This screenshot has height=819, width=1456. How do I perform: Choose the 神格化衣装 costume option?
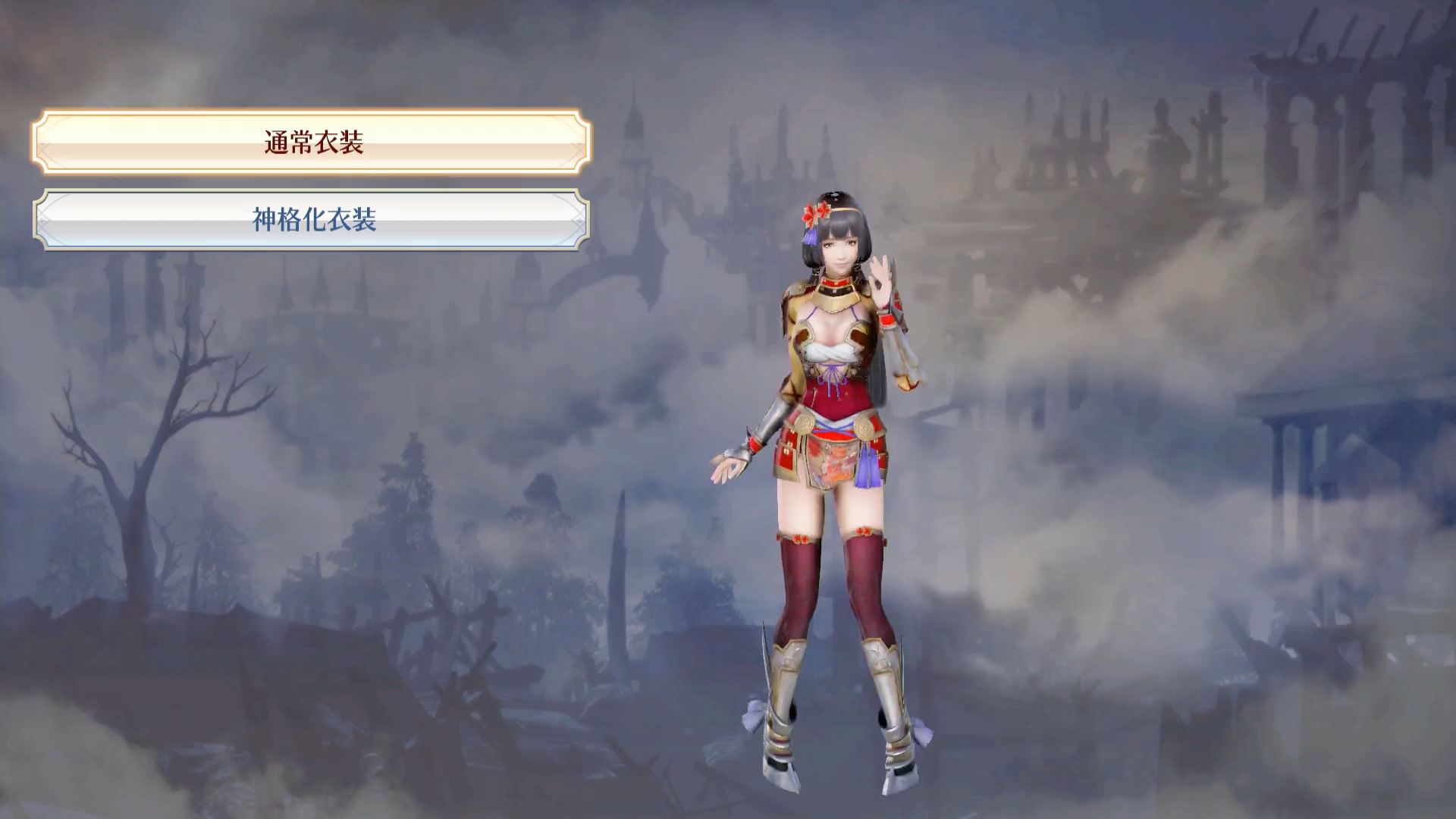click(312, 220)
